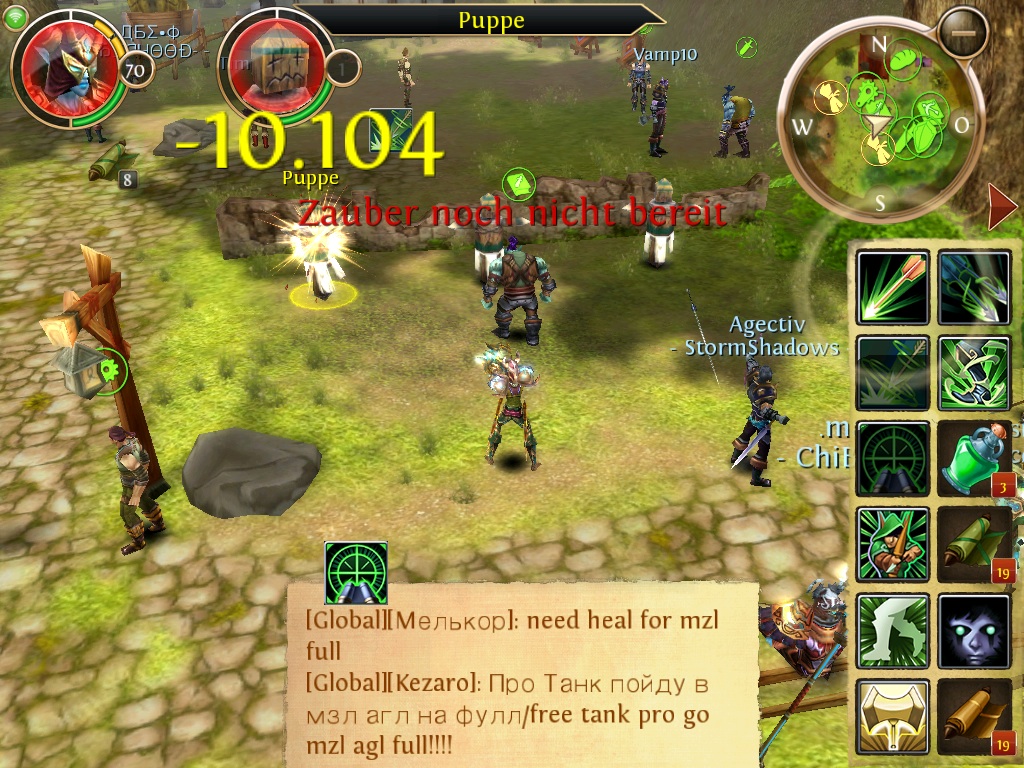Activate the white leg dodge skill
The image size is (1024, 768).
pos(892,631)
